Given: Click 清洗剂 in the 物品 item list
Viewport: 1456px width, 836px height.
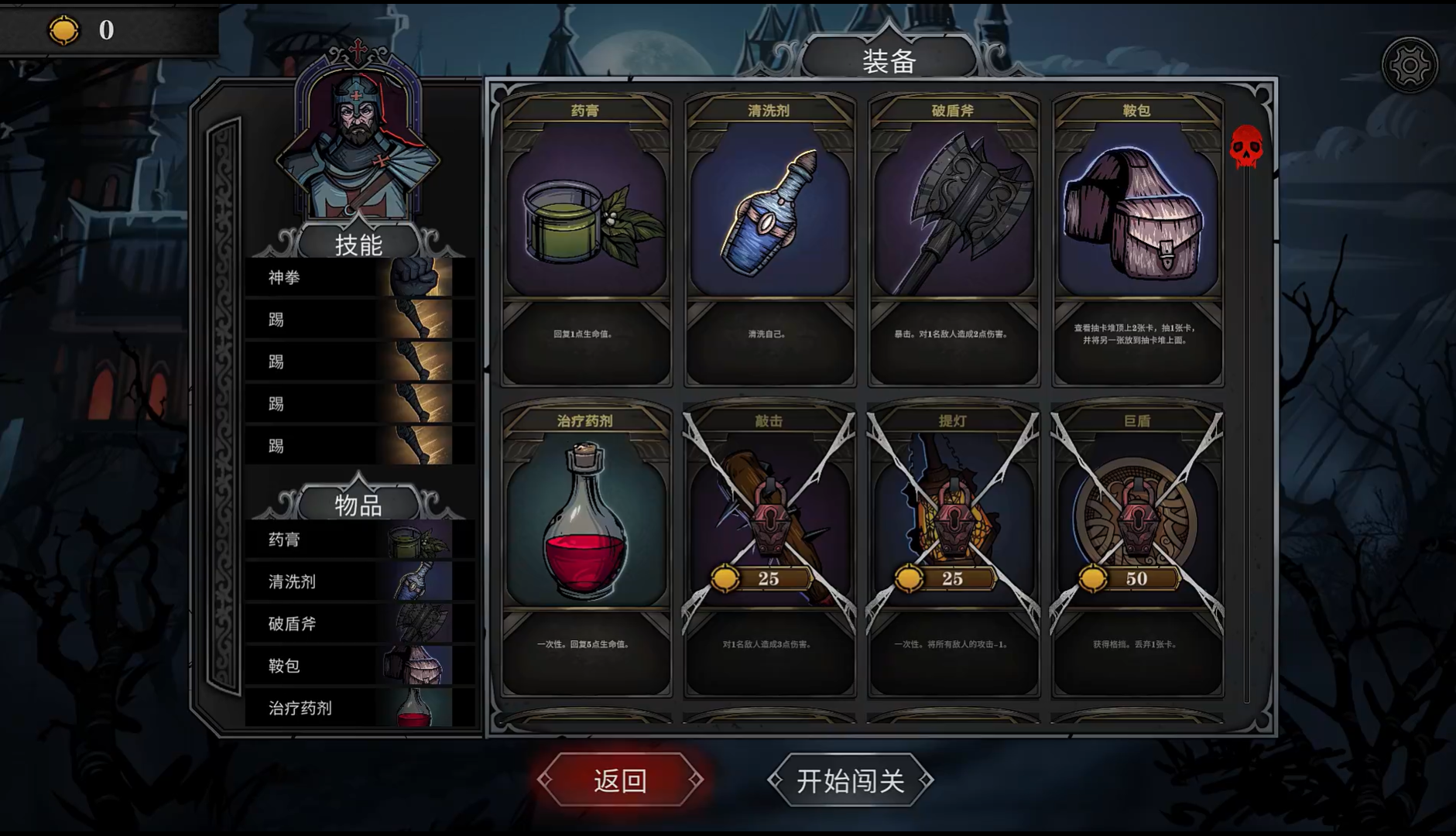Looking at the screenshot, I should 359,581.
